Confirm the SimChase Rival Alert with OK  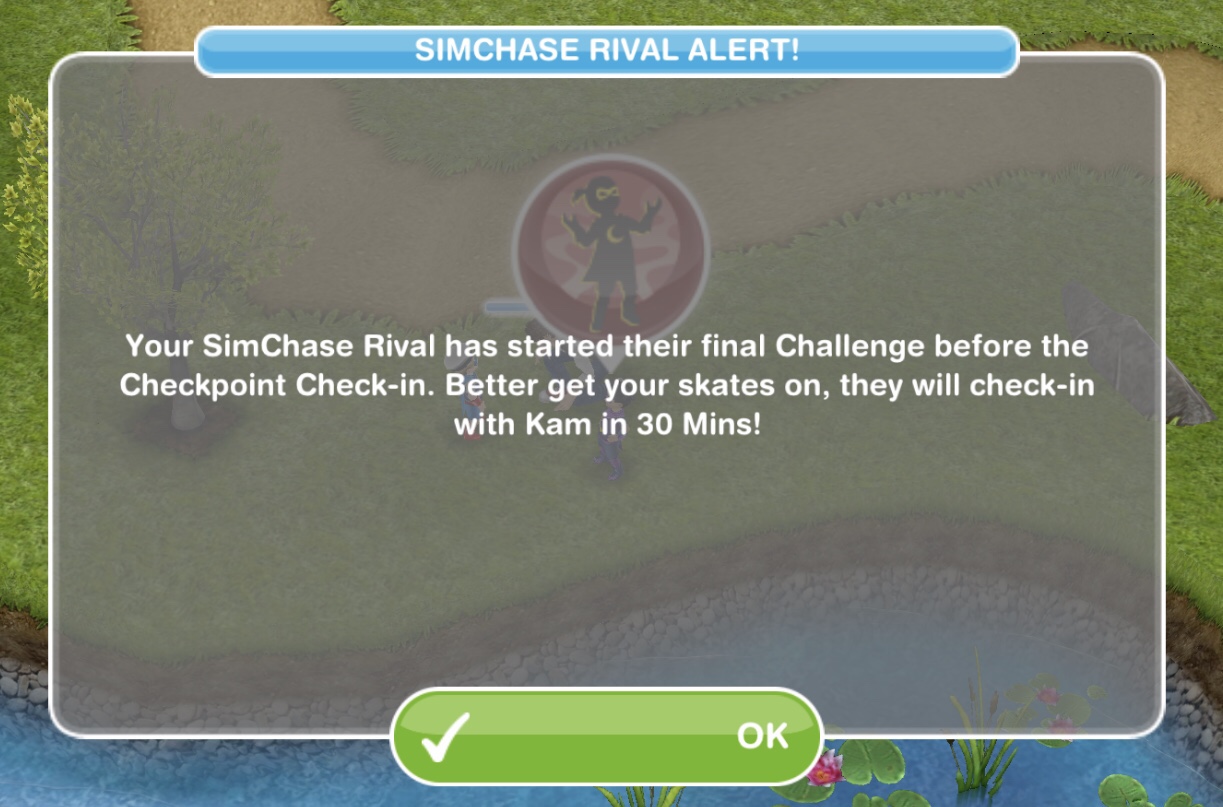(x=607, y=737)
